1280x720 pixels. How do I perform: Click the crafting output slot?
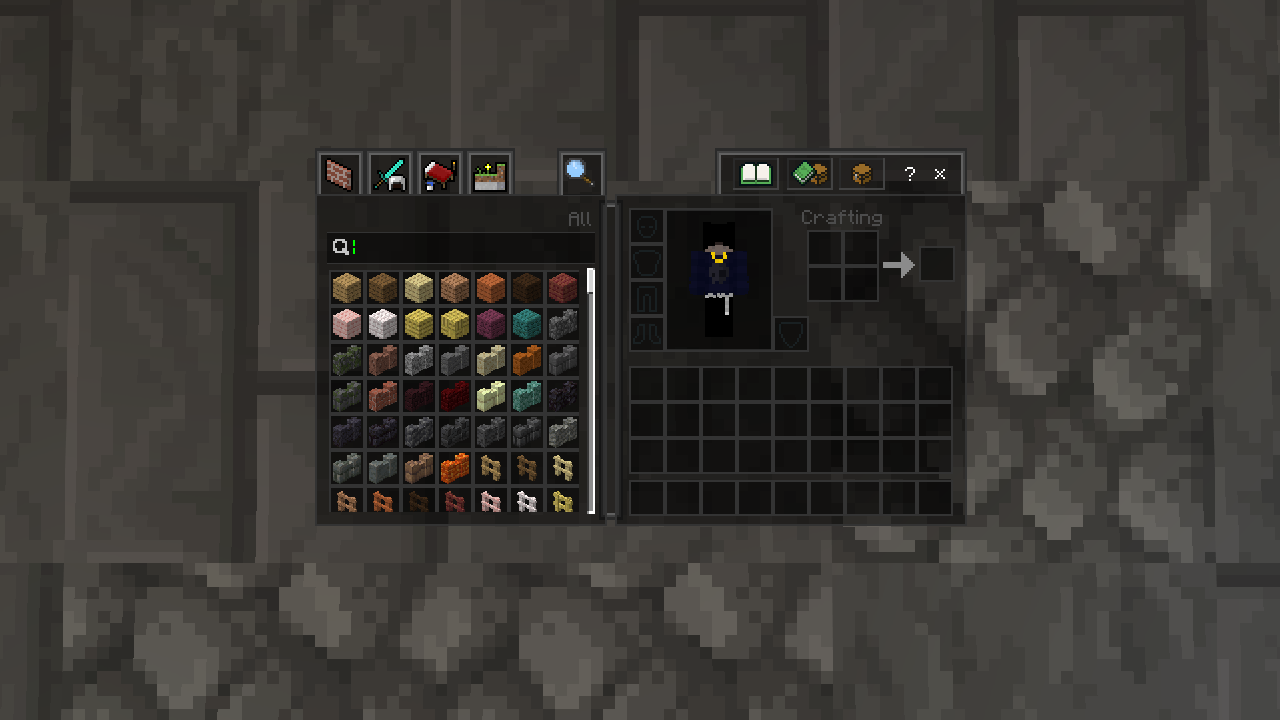[937, 265]
